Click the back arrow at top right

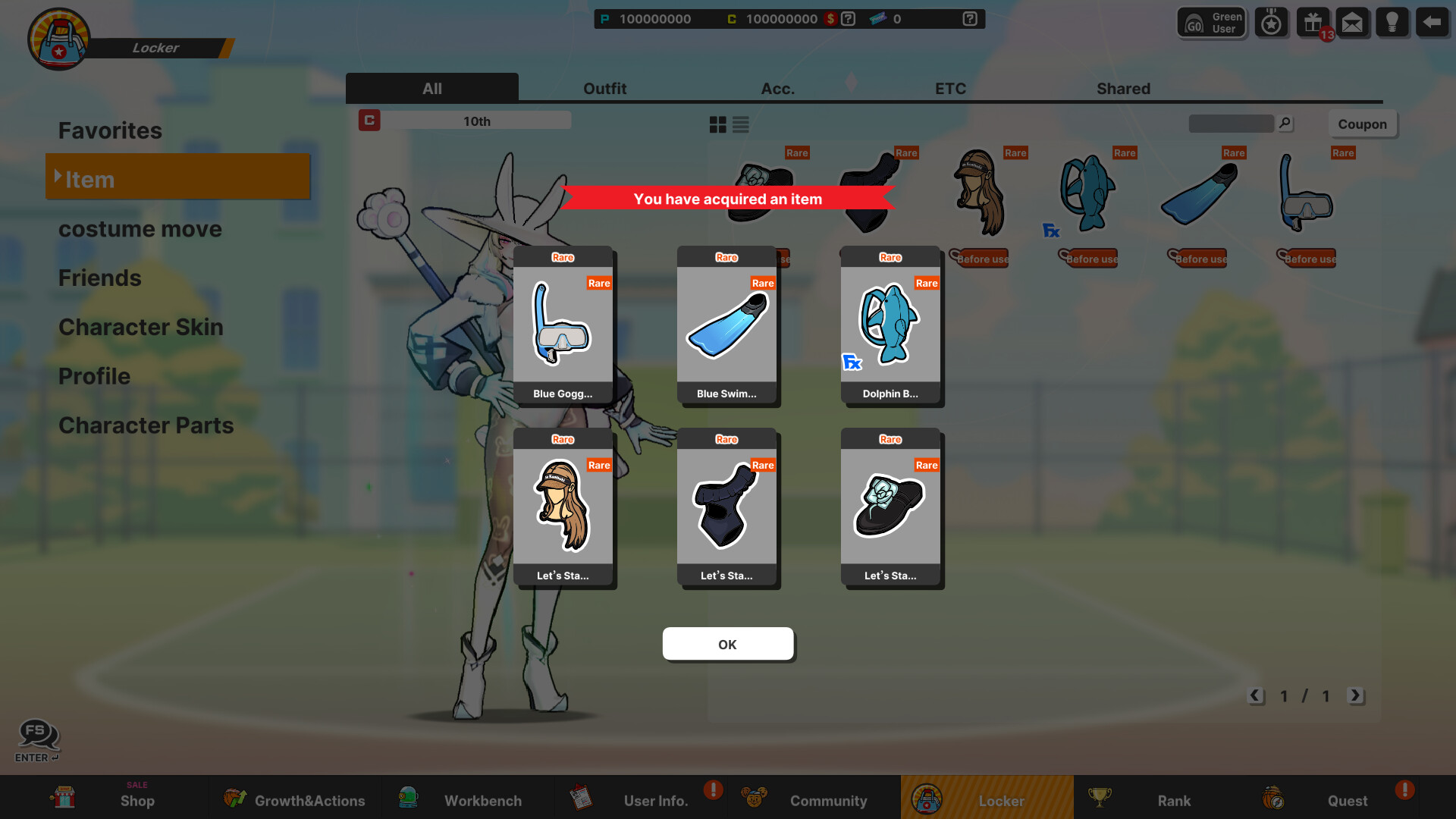coord(1432,22)
